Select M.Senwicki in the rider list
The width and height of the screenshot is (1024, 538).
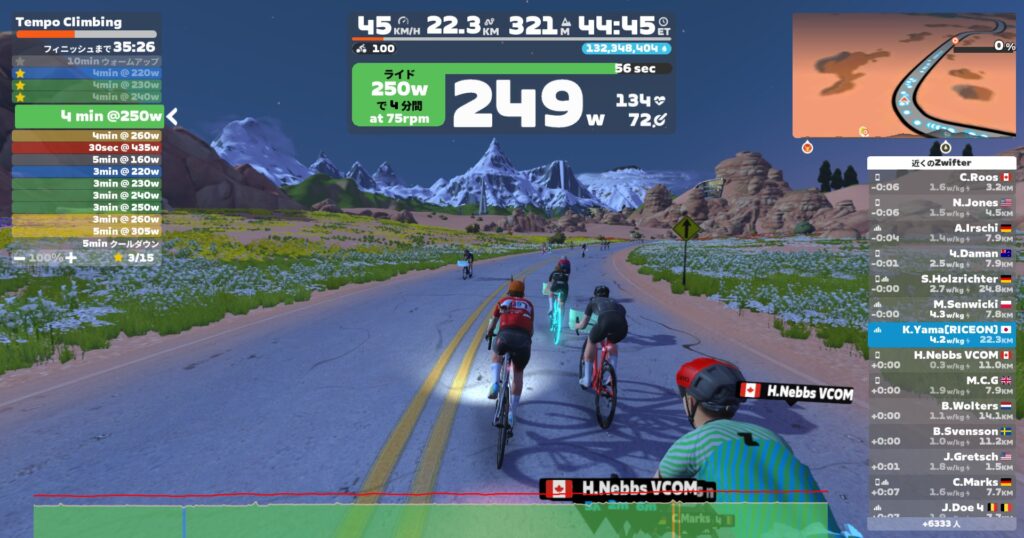[x=942, y=309]
